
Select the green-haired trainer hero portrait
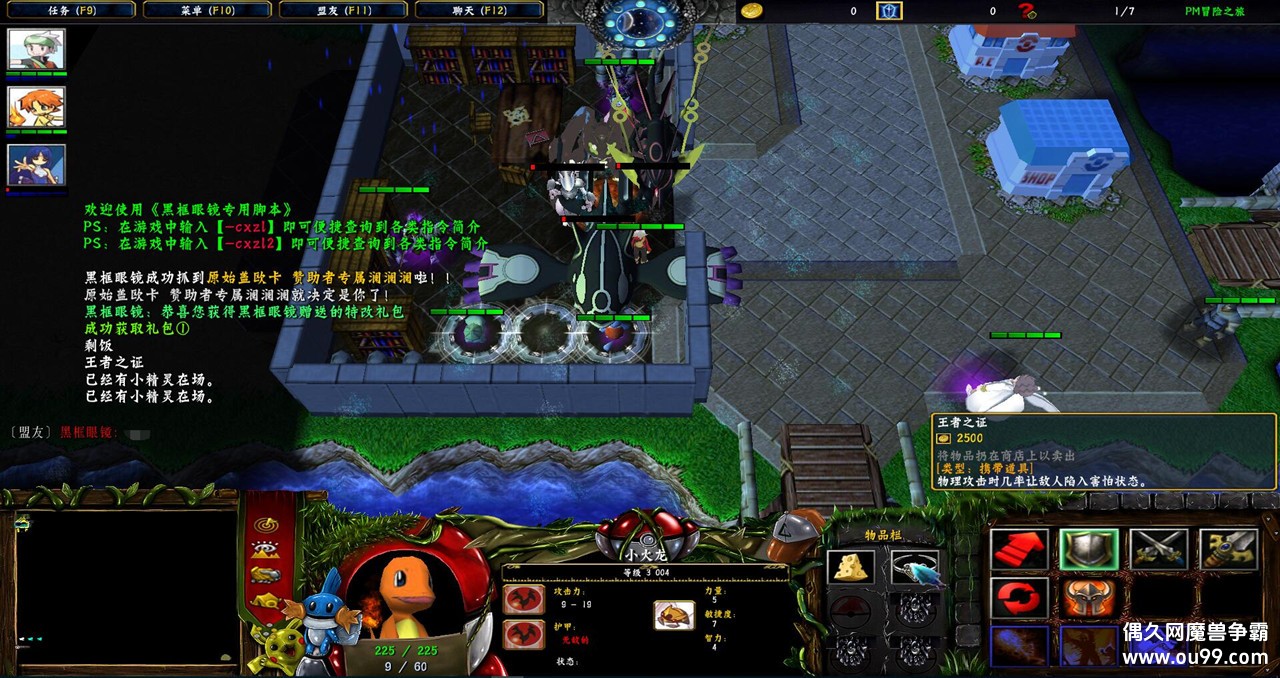click(36, 48)
